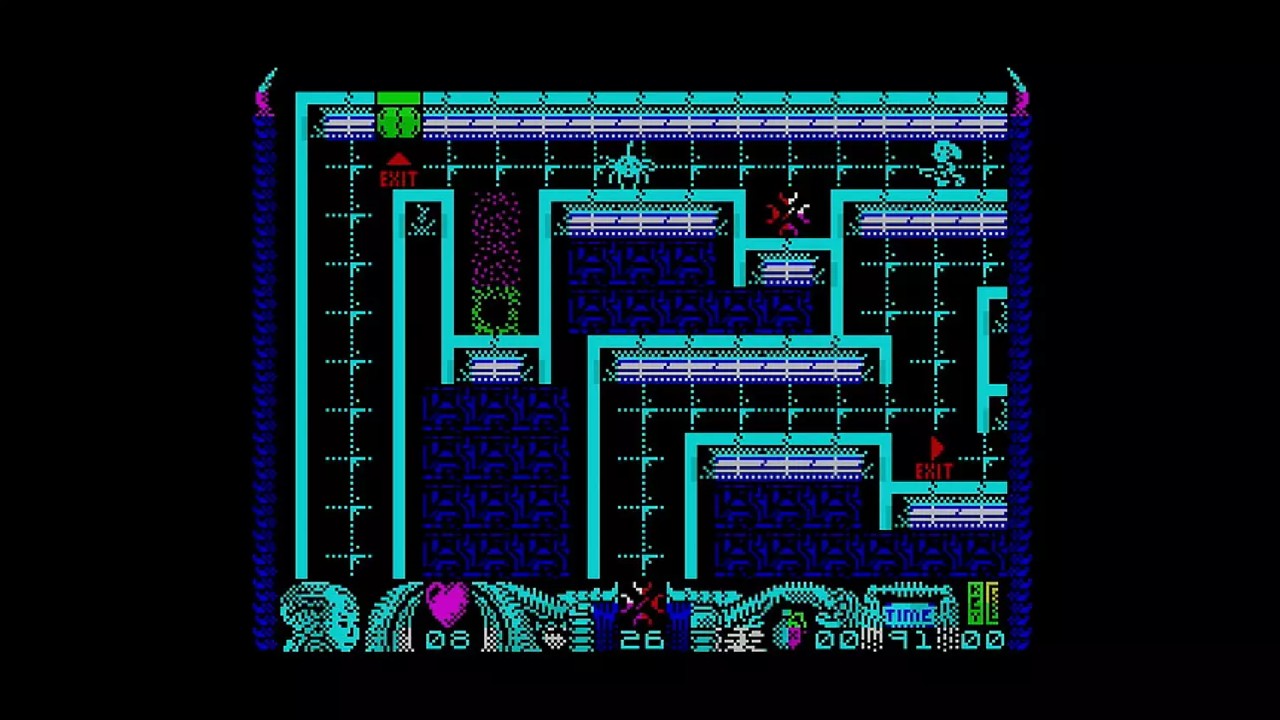Select the red shuriken weapon icon

641,602
